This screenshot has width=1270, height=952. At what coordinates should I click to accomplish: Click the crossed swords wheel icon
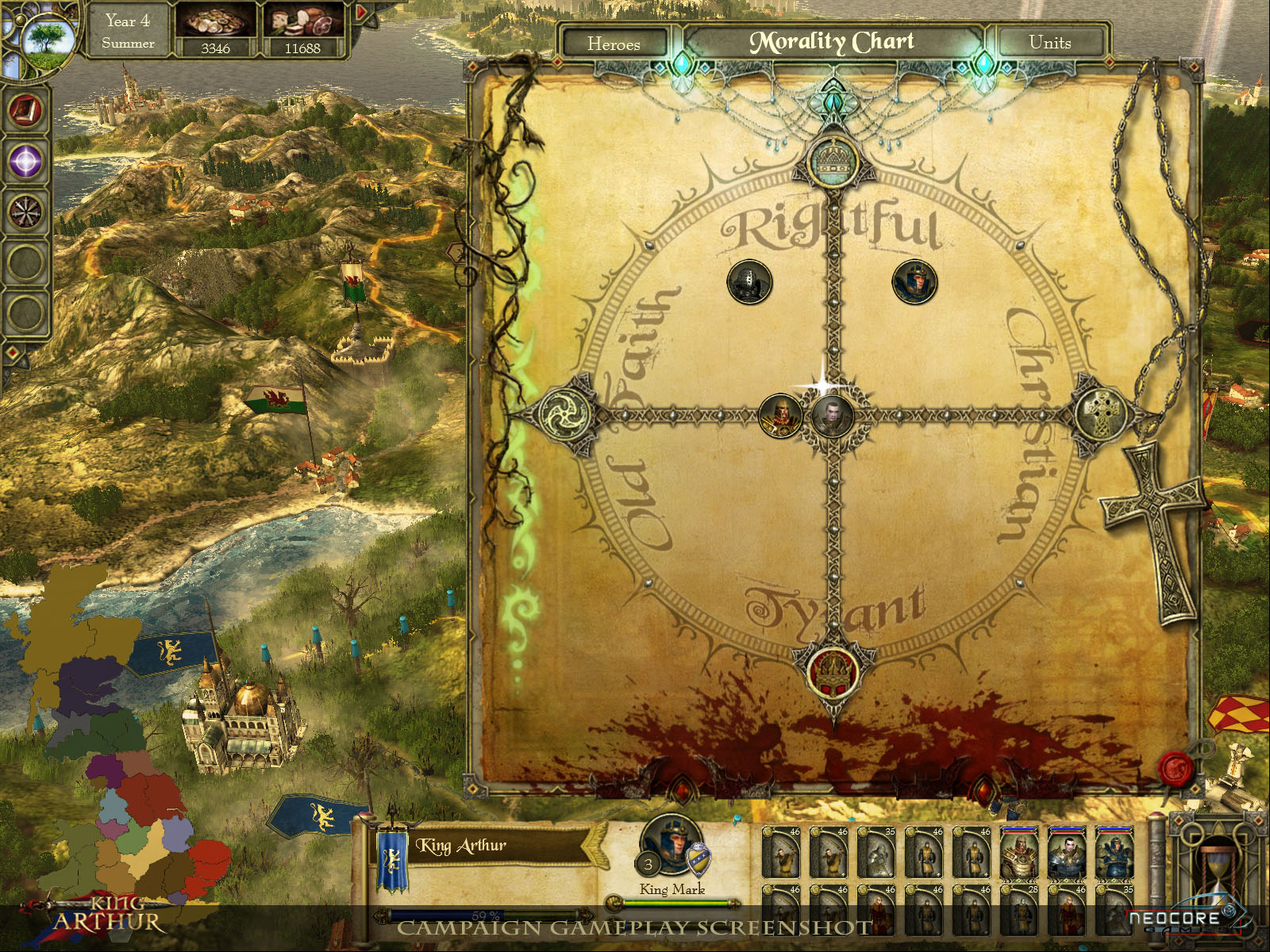(25, 212)
